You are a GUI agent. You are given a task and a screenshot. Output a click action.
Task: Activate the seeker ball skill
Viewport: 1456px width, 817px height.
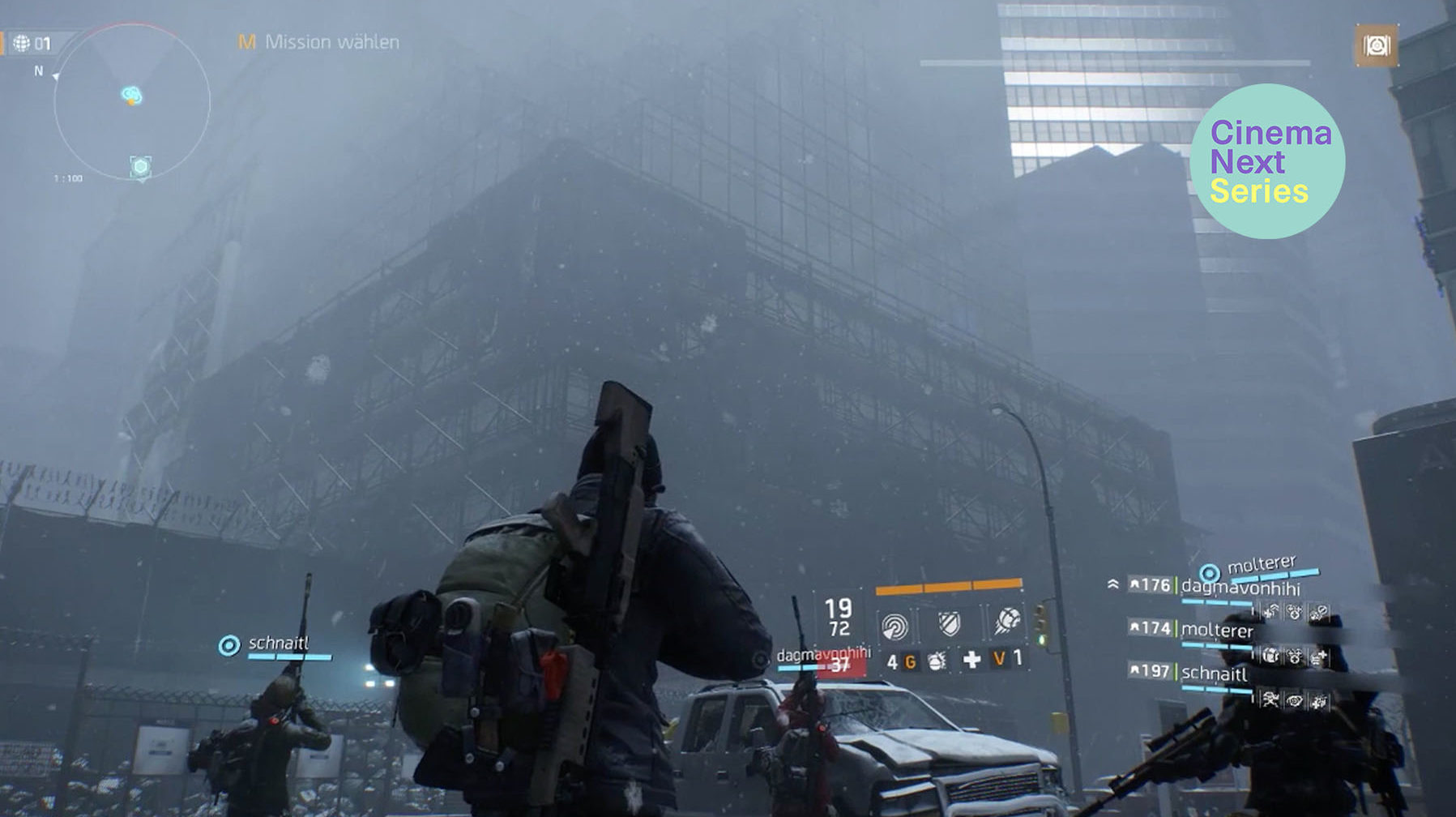[x=1007, y=622]
